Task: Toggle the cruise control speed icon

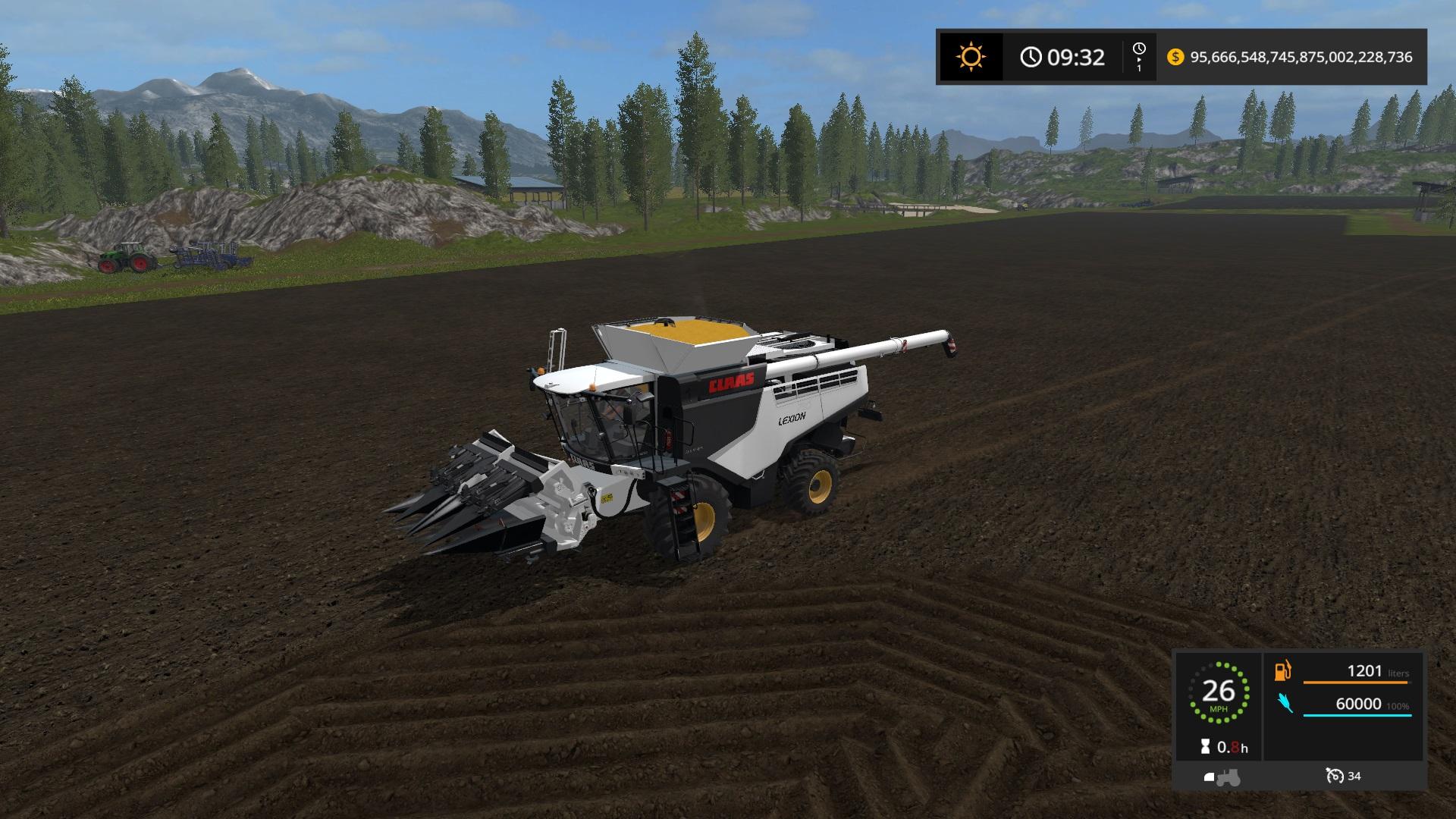Action: [x=1335, y=776]
